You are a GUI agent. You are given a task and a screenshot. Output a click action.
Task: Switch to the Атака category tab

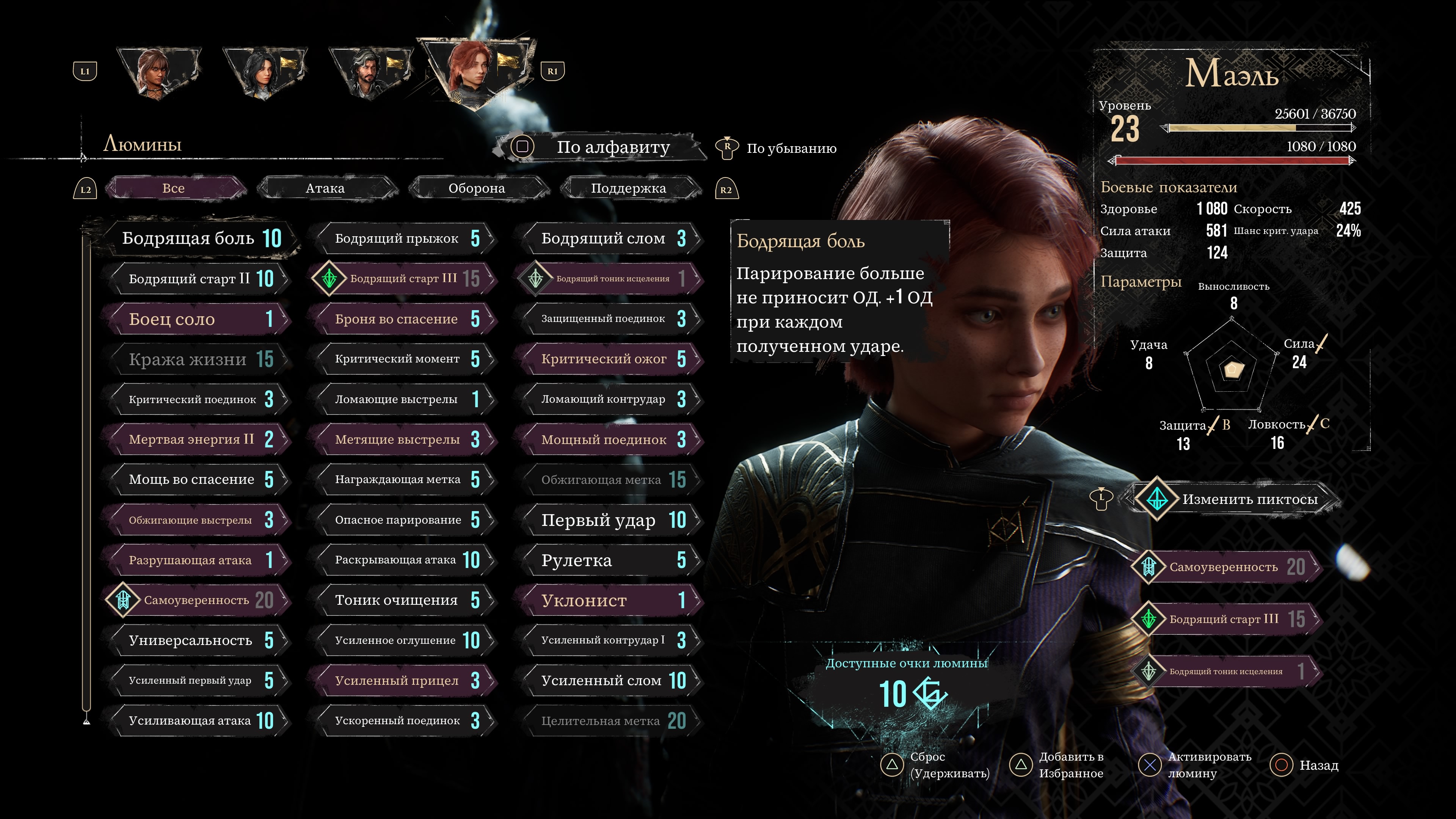326,188
